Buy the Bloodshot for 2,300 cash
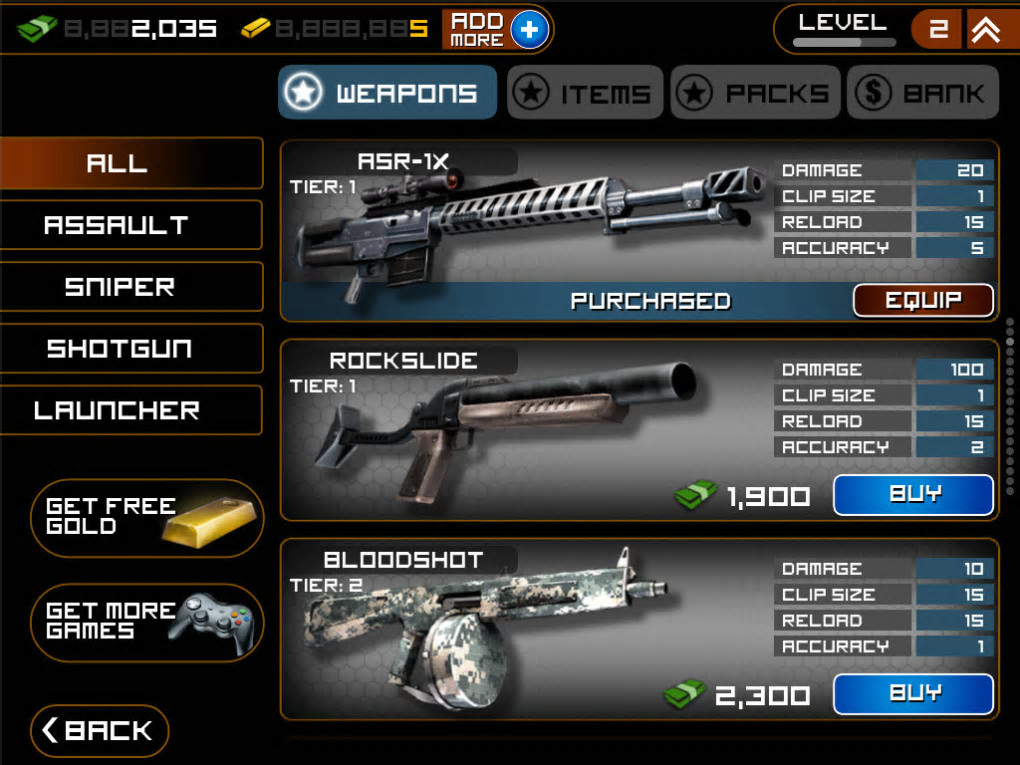Screen dimensions: 1020x765 pyautogui.click(x=913, y=694)
